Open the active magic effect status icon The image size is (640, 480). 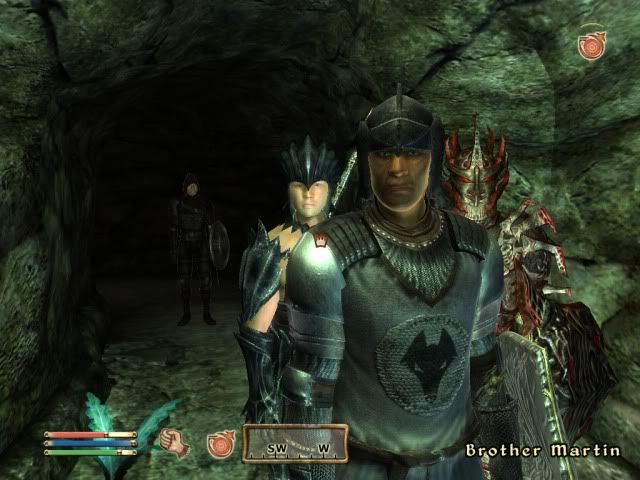click(591, 46)
